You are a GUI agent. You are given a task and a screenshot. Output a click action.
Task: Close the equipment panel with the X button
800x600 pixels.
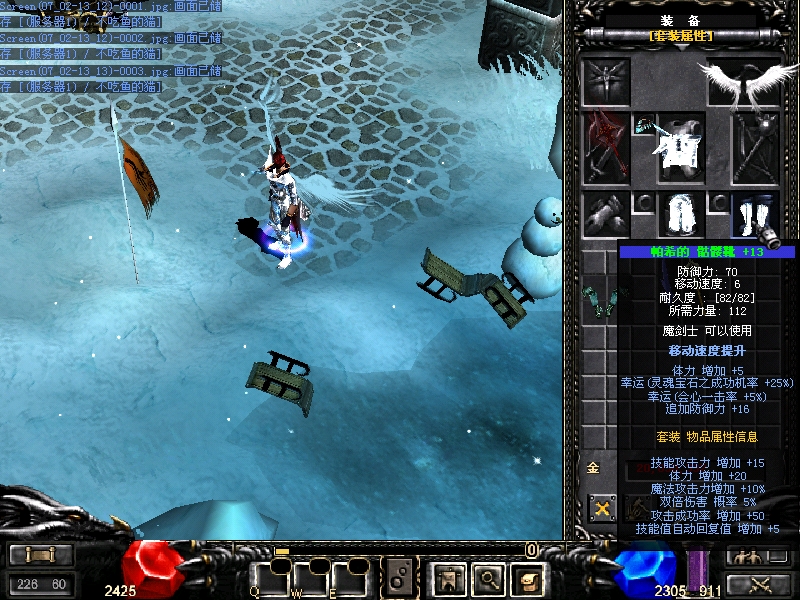(x=602, y=508)
